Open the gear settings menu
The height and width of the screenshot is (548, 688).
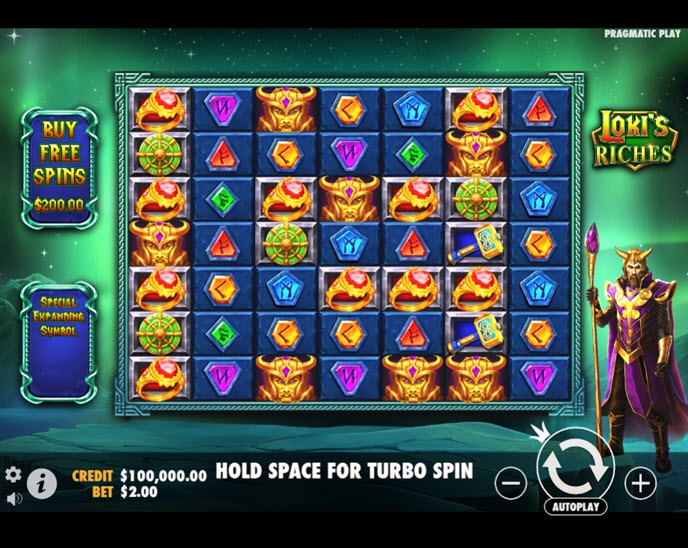tap(13, 474)
